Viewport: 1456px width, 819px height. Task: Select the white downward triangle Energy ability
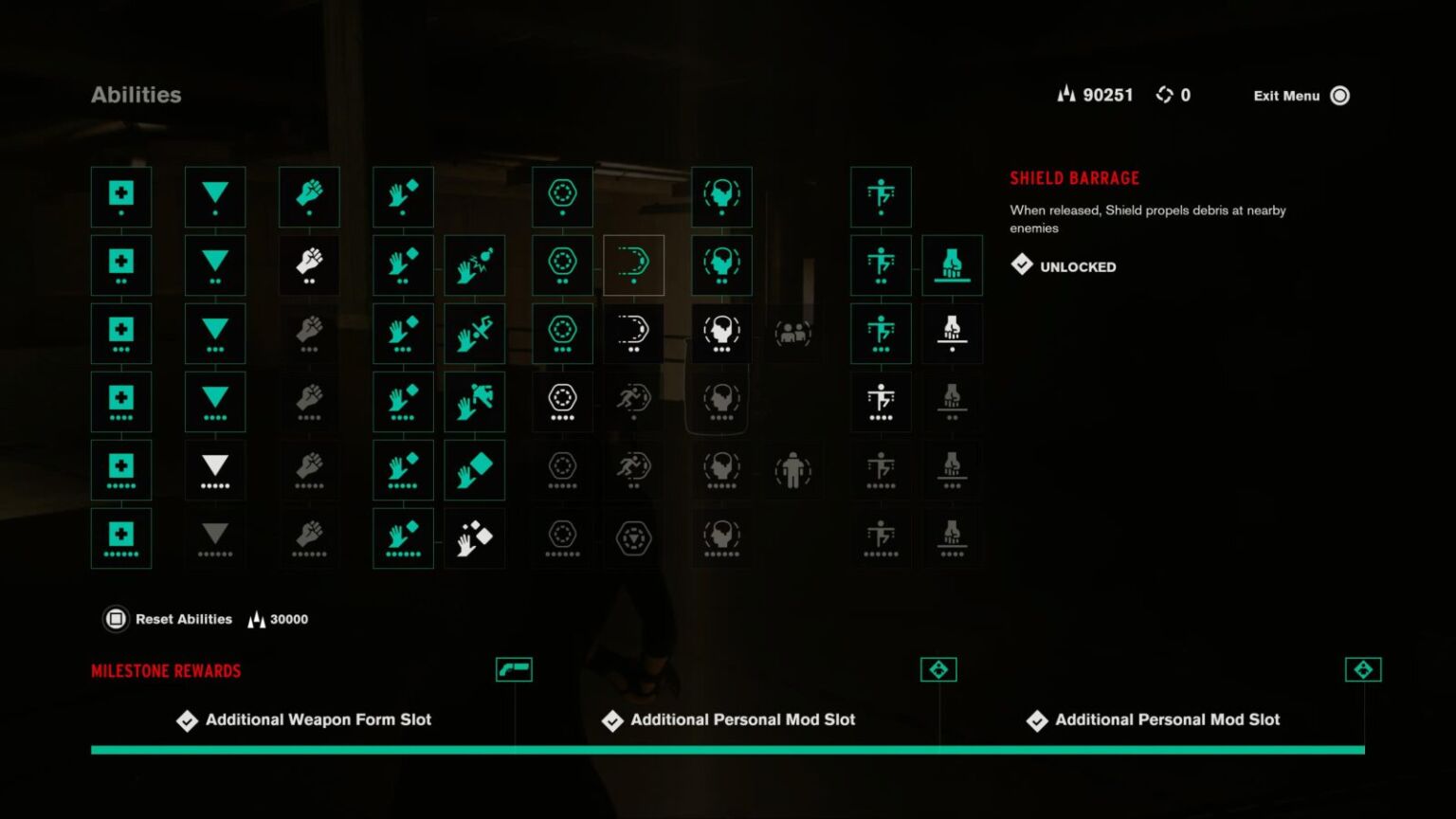(x=215, y=469)
